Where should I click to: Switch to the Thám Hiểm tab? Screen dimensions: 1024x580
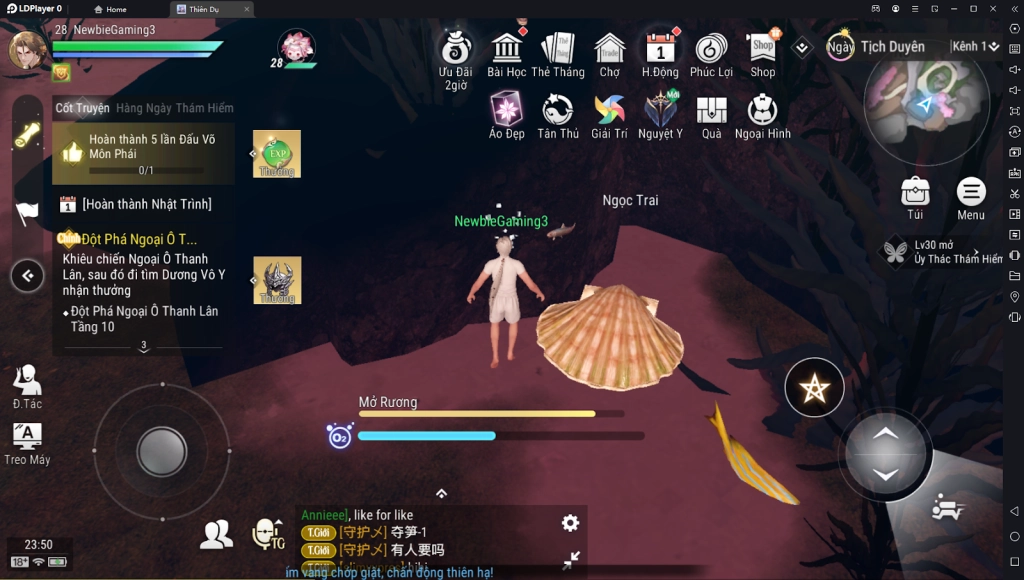pos(205,108)
